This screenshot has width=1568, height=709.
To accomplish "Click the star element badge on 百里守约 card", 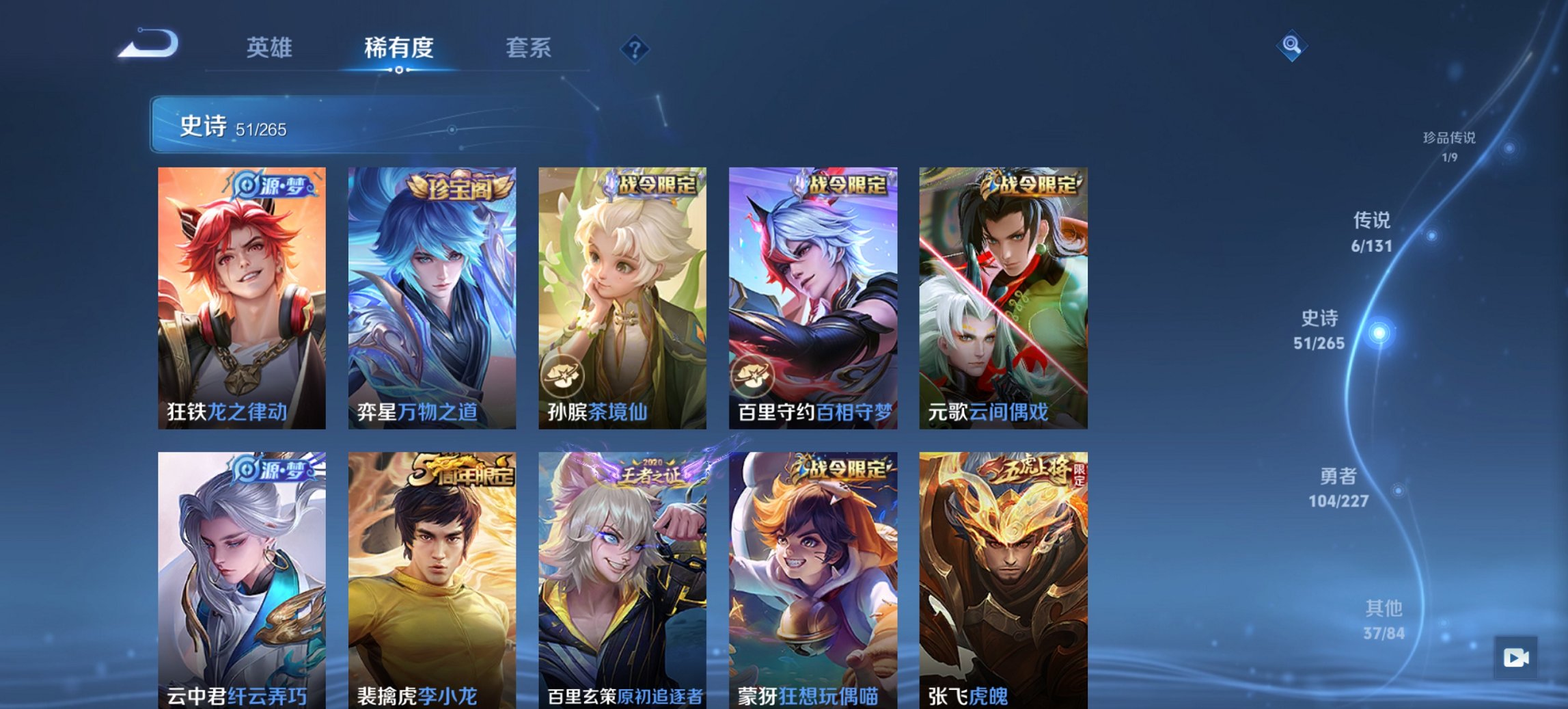I will tap(753, 376).
